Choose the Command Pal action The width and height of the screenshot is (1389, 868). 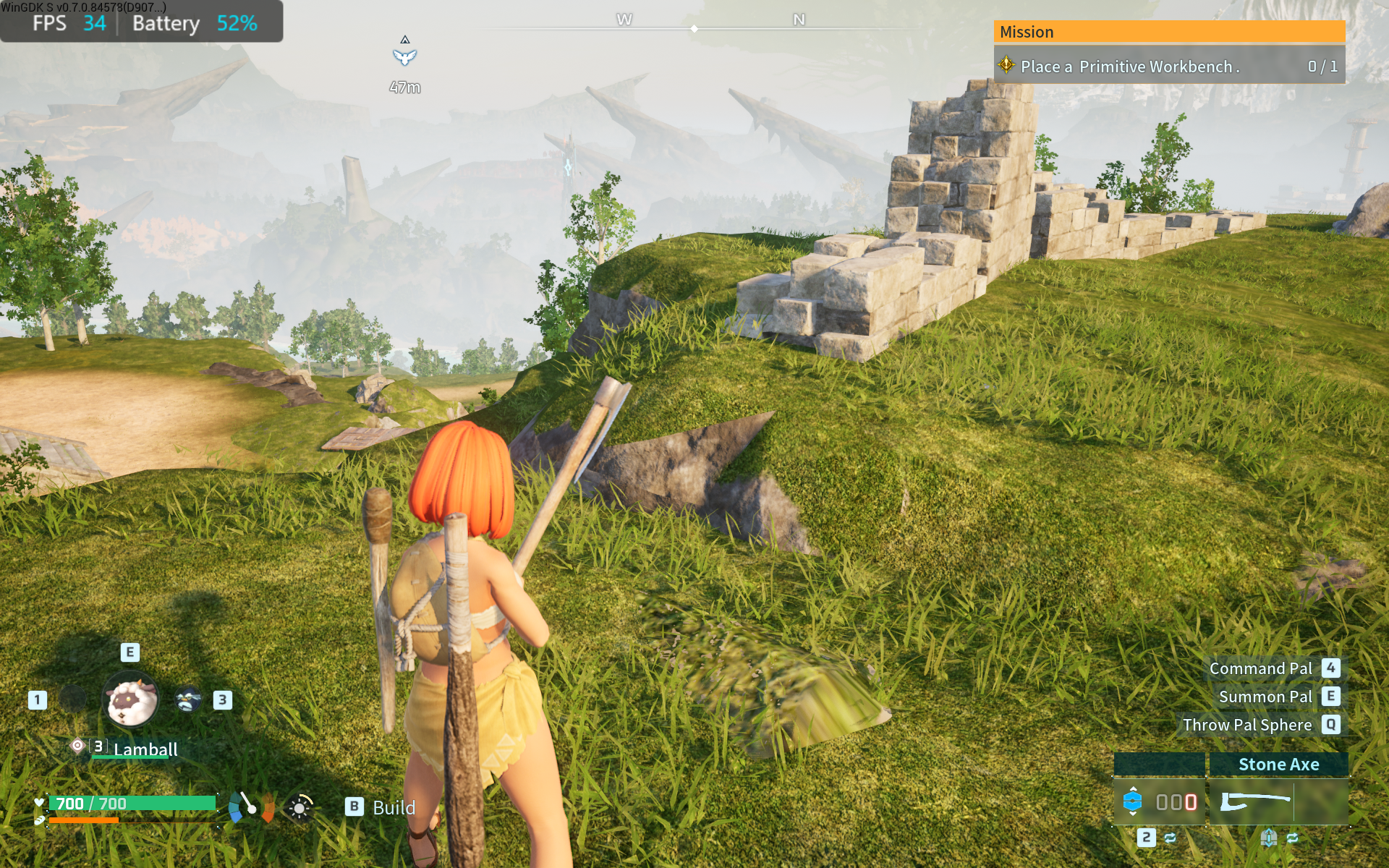(x=1260, y=668)
